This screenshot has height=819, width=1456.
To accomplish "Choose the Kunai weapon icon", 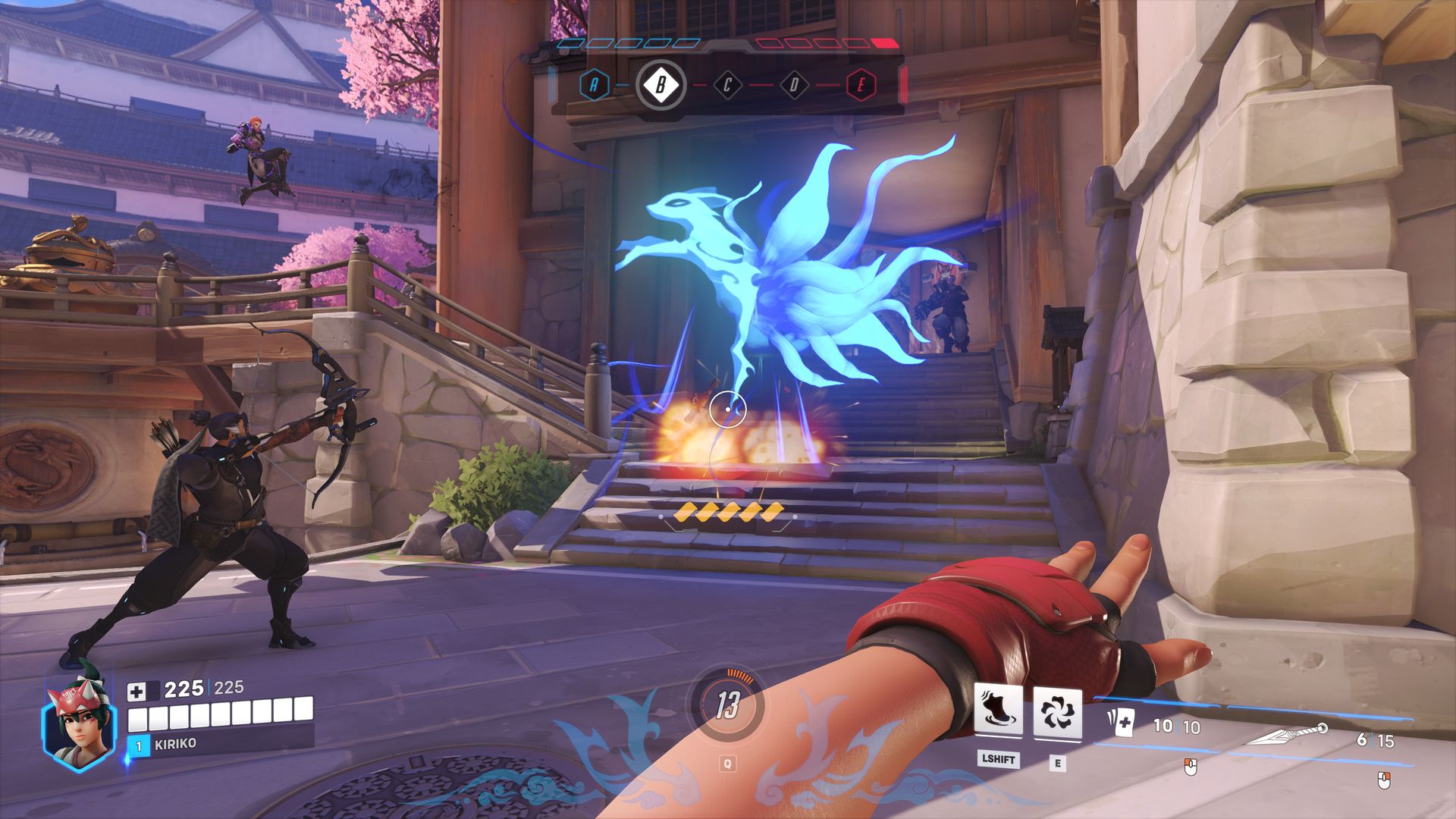I will [1288, 734].
